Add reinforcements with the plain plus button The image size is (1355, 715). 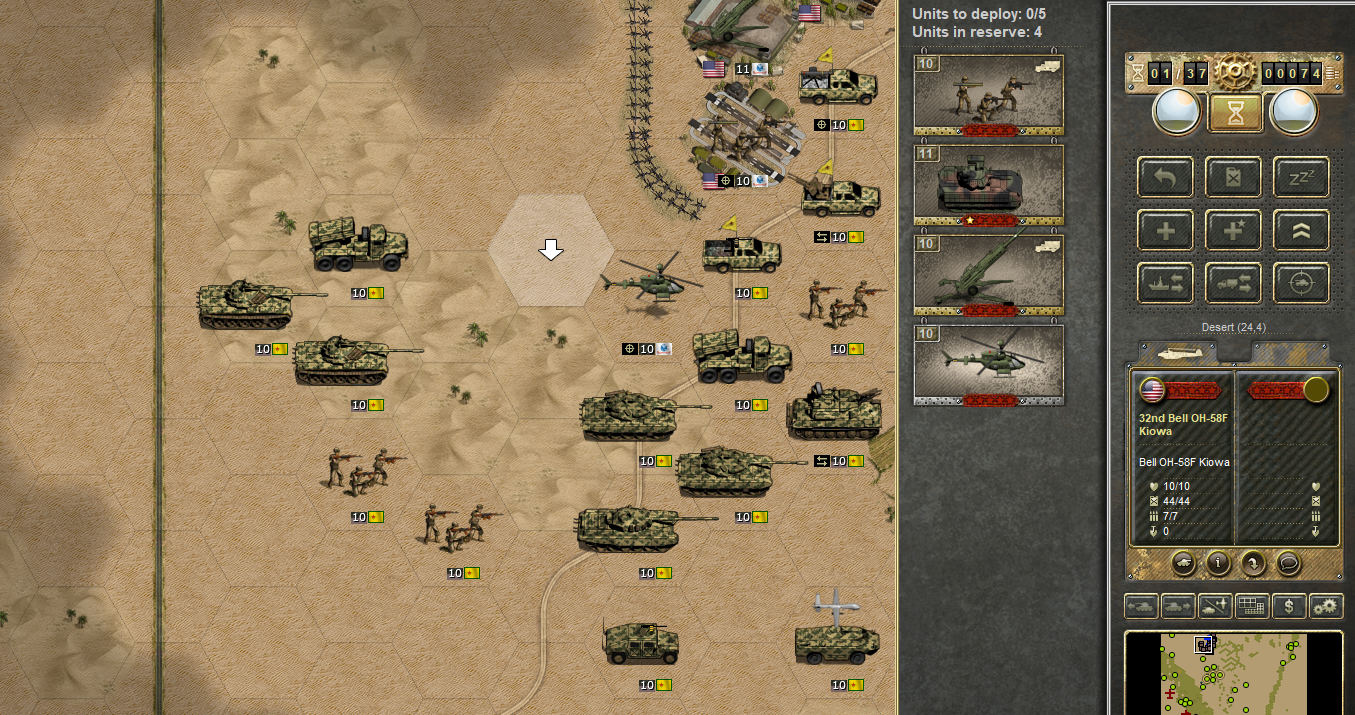1165,230
